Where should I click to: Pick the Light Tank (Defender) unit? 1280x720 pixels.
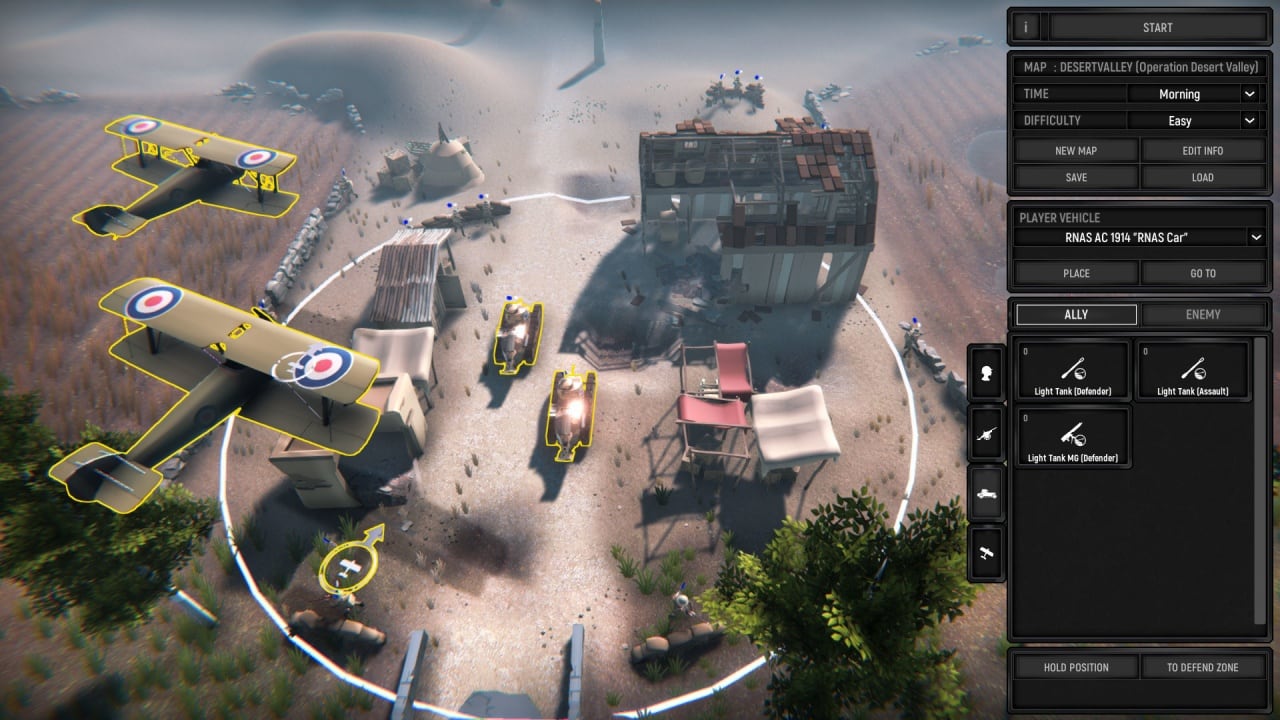(x=1074, y=372)
